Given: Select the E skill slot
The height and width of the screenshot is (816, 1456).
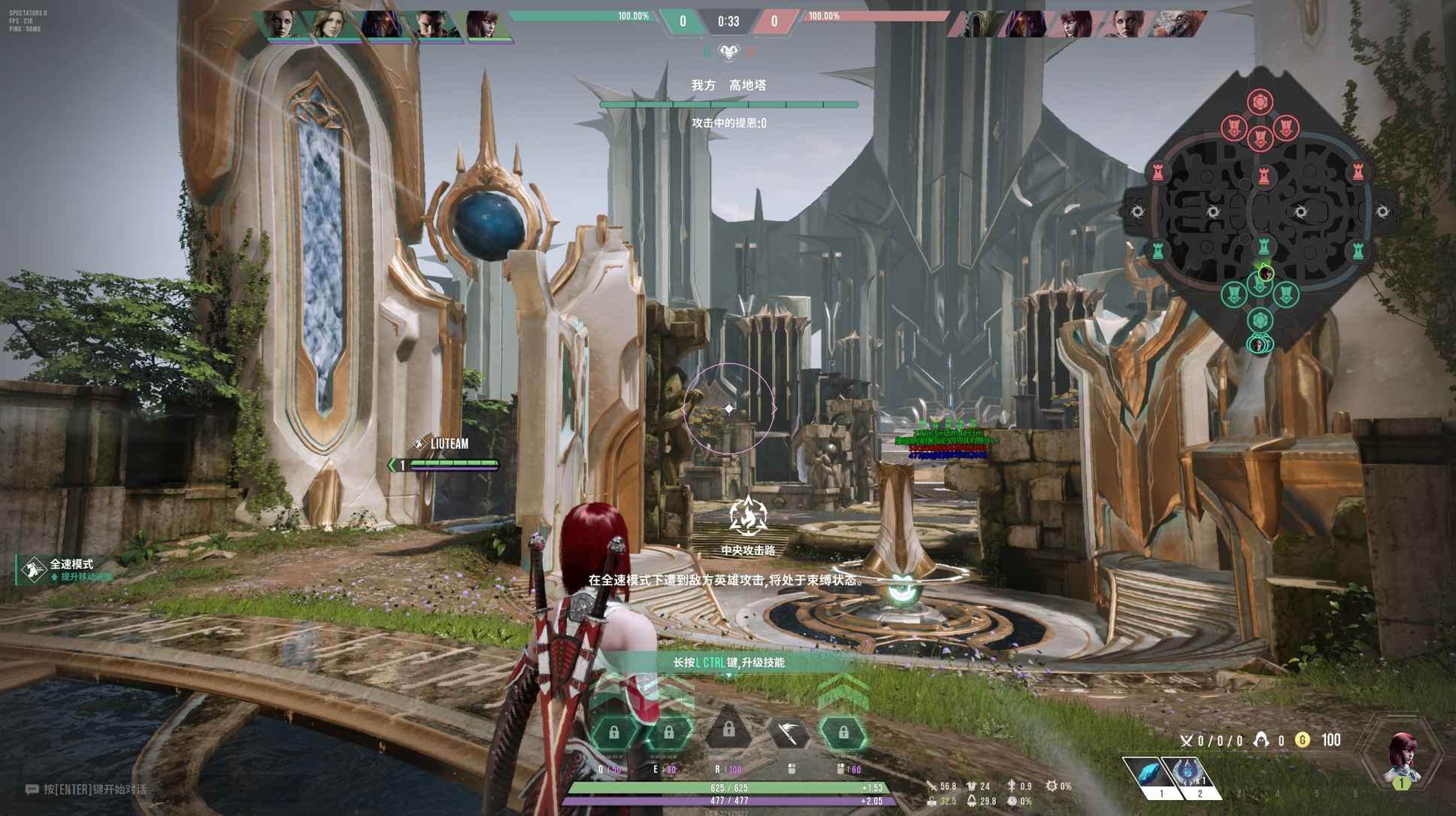Looking at the screenshot, I should pos(669,732).
